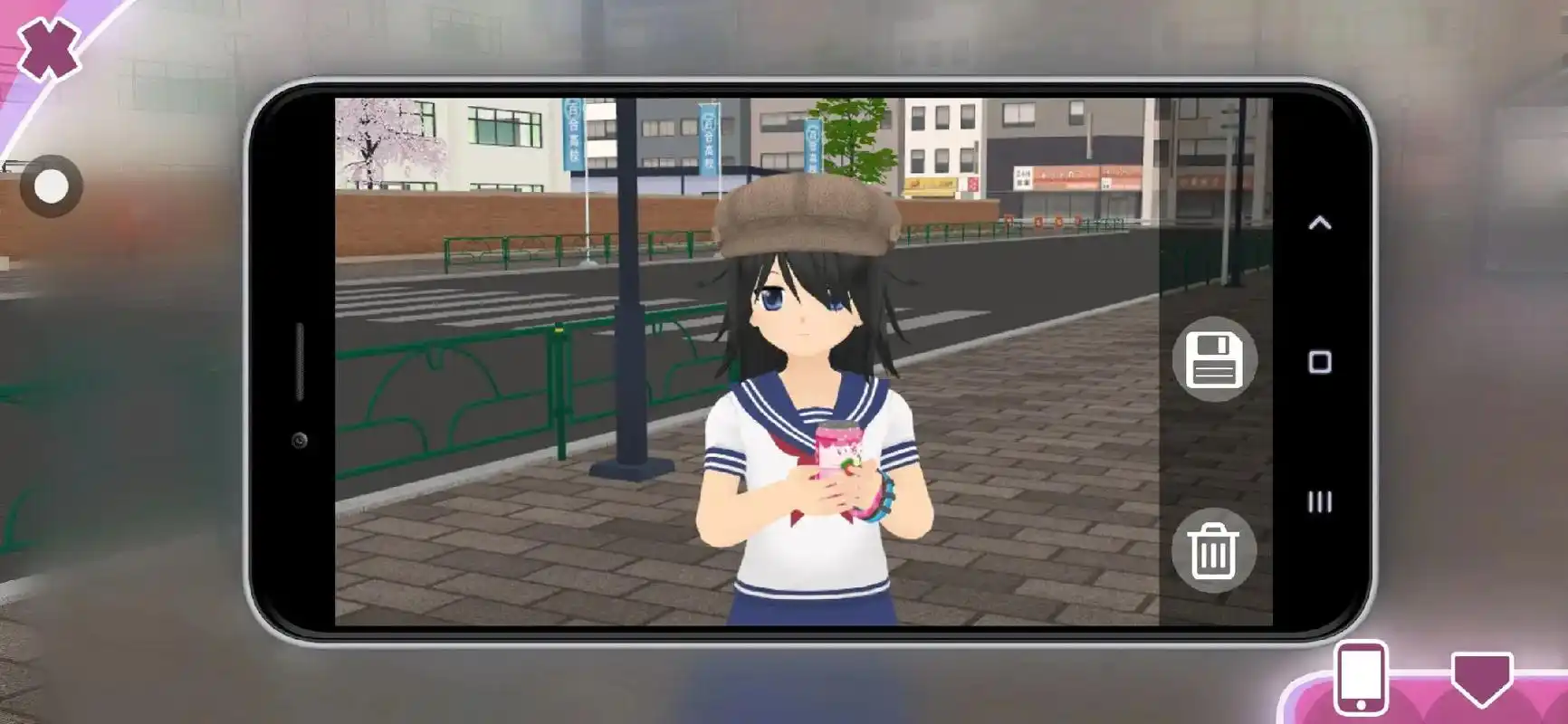Tap the white circle record button

click(x=51, y=186)
